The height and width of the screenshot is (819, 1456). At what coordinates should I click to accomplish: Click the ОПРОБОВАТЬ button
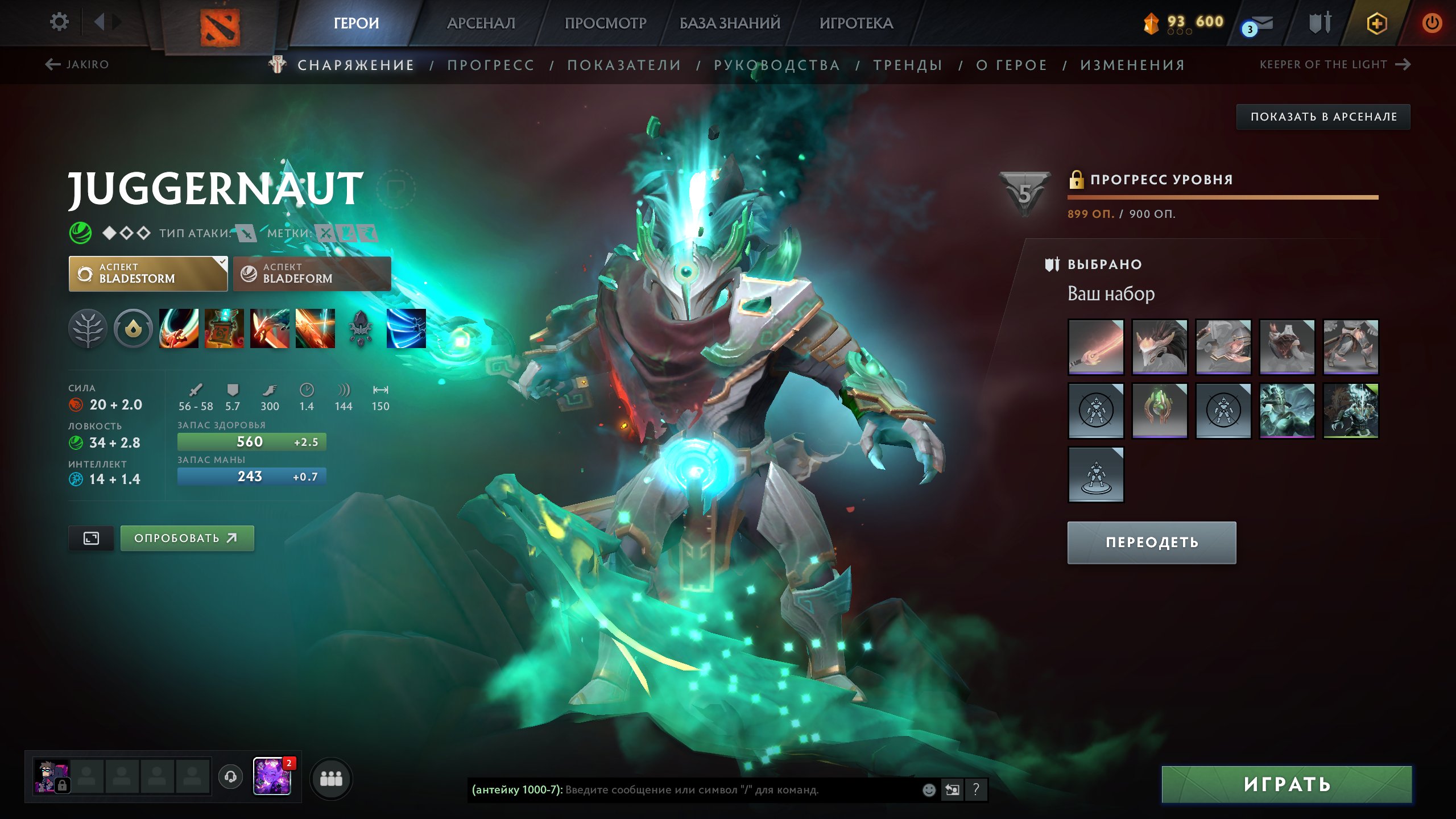[x=187, y=537]
